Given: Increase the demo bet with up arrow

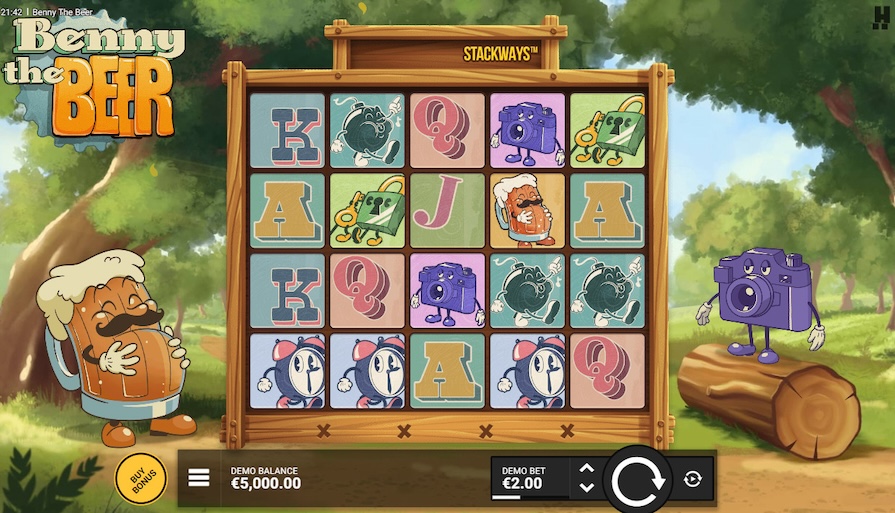Looking at the screenshot, I should 587,468.
